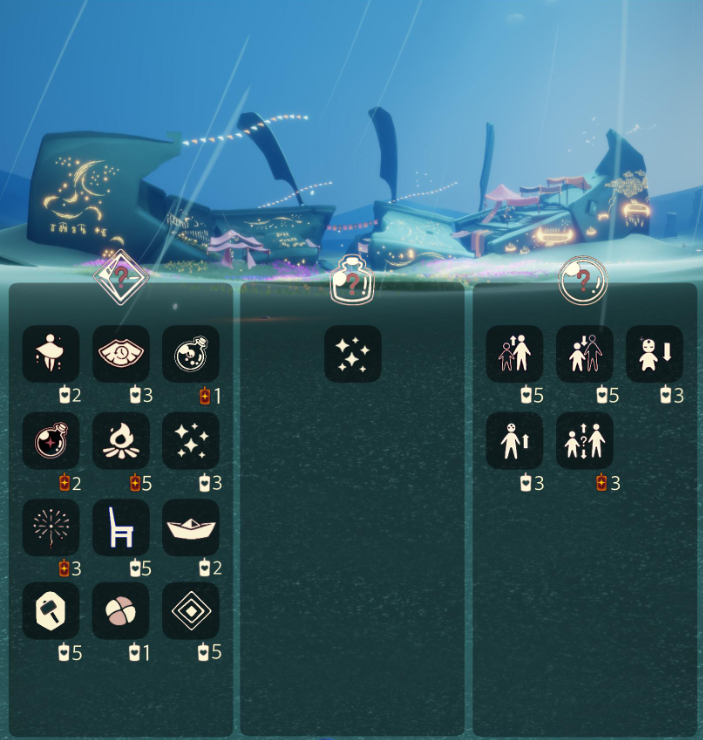Open the jar question-mark category header

click(x=352, y=280)
